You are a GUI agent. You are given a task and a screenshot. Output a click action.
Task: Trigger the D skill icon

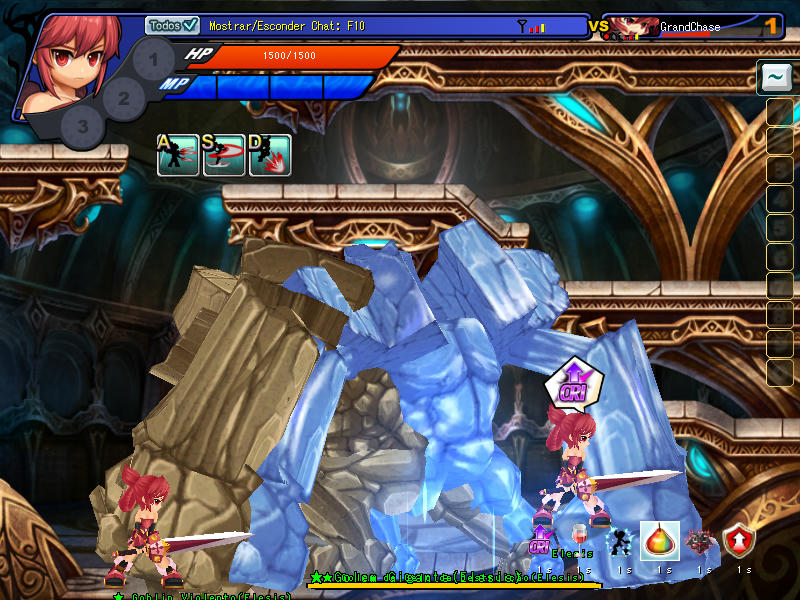(270, 155)
